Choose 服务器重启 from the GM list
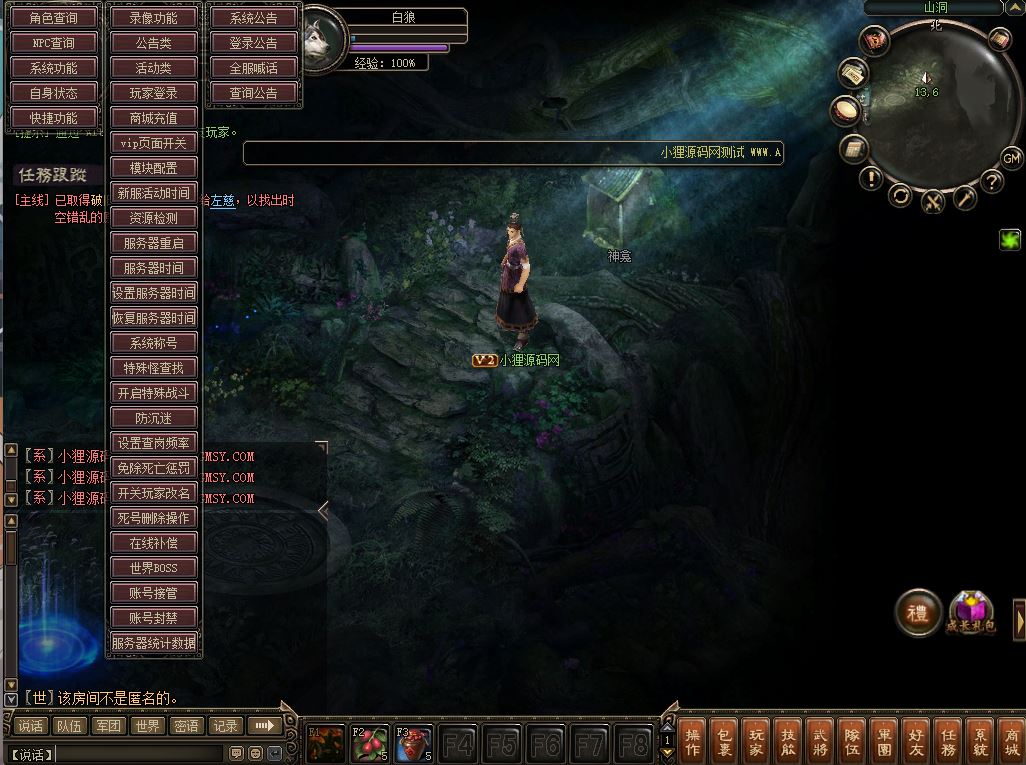The image size is (1026, 765). pos(154,243)
